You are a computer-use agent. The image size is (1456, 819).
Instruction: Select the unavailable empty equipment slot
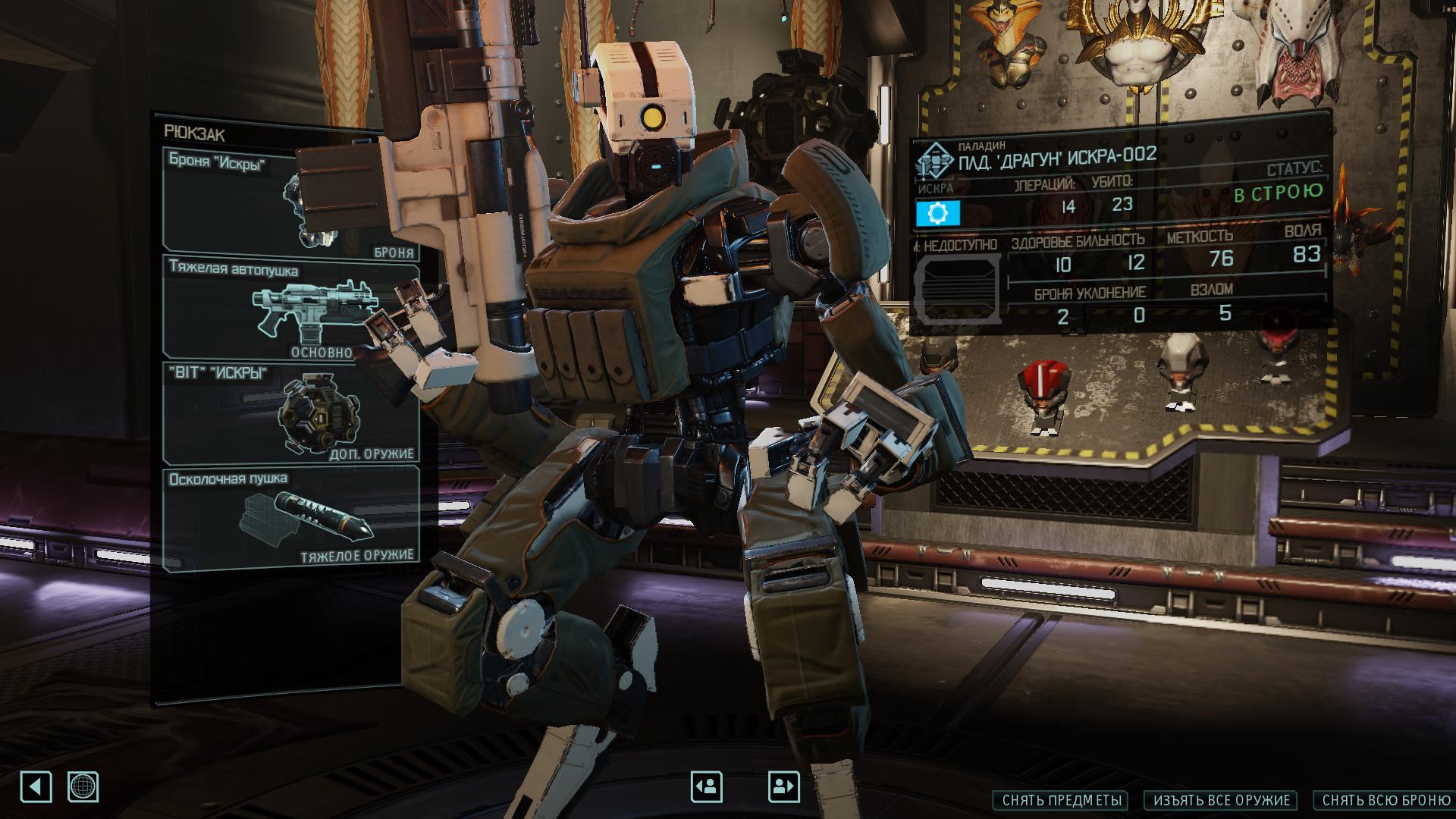[959, 290]
